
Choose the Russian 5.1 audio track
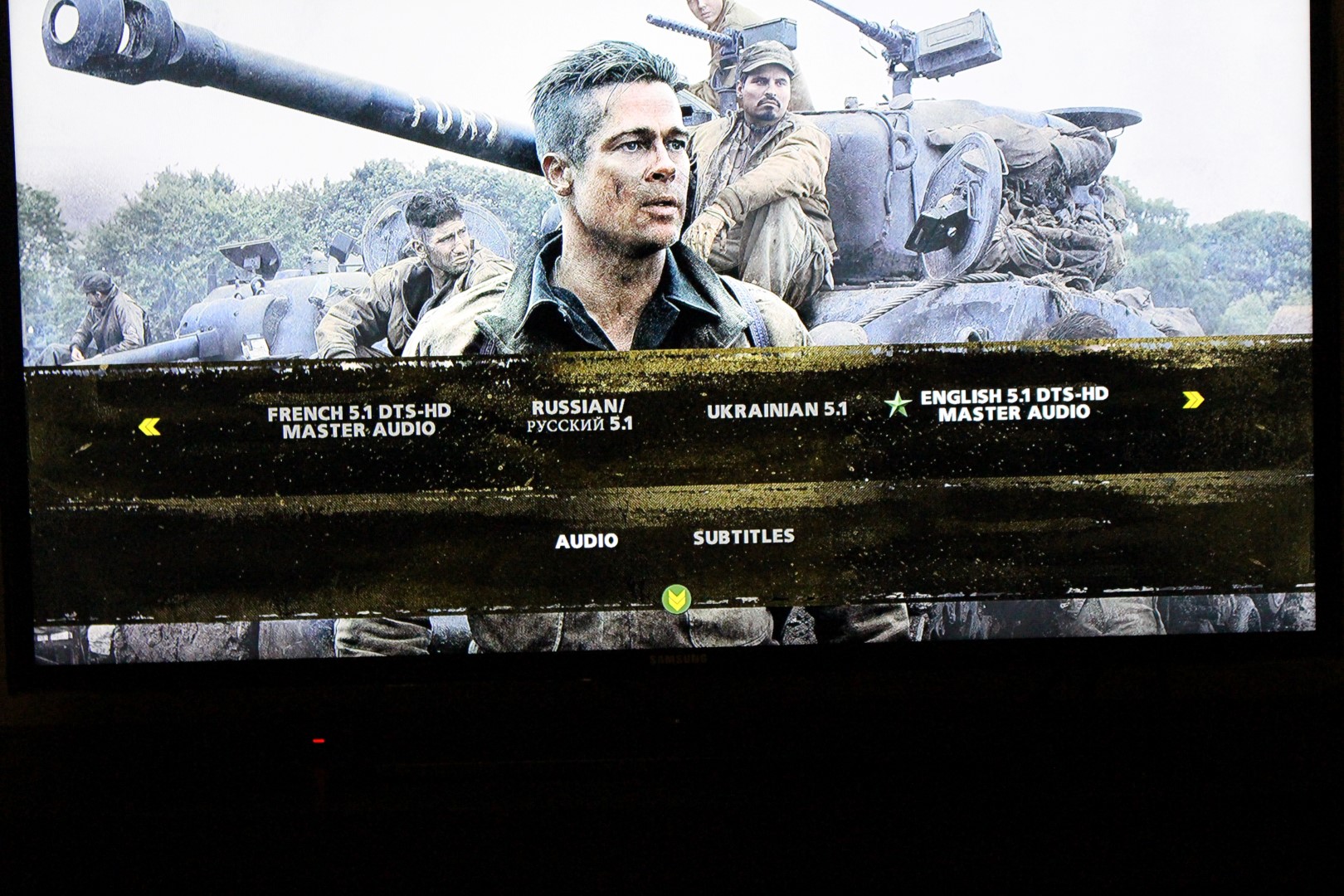[579, 415]
